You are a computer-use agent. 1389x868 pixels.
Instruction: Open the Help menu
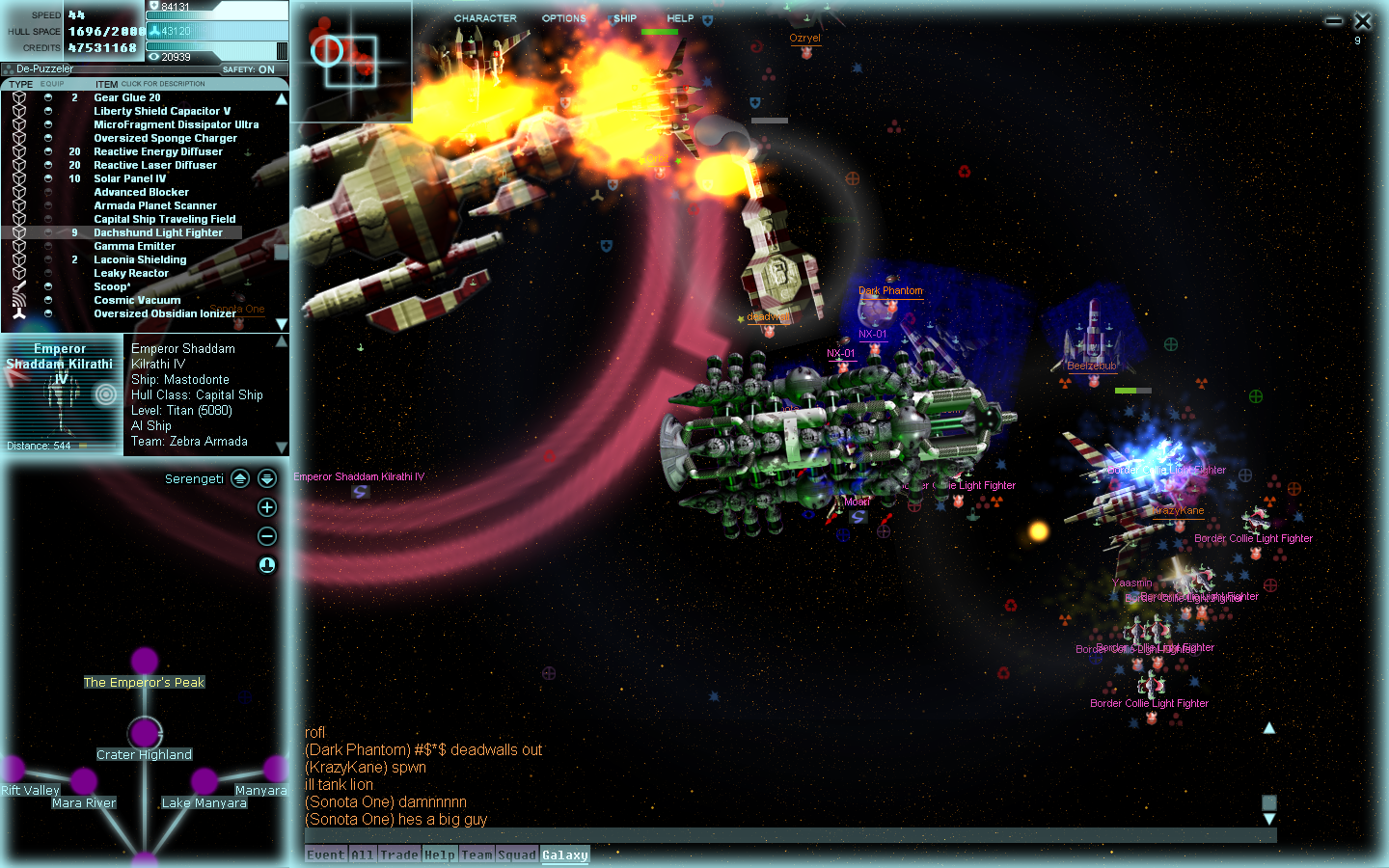tap(680, 18)
